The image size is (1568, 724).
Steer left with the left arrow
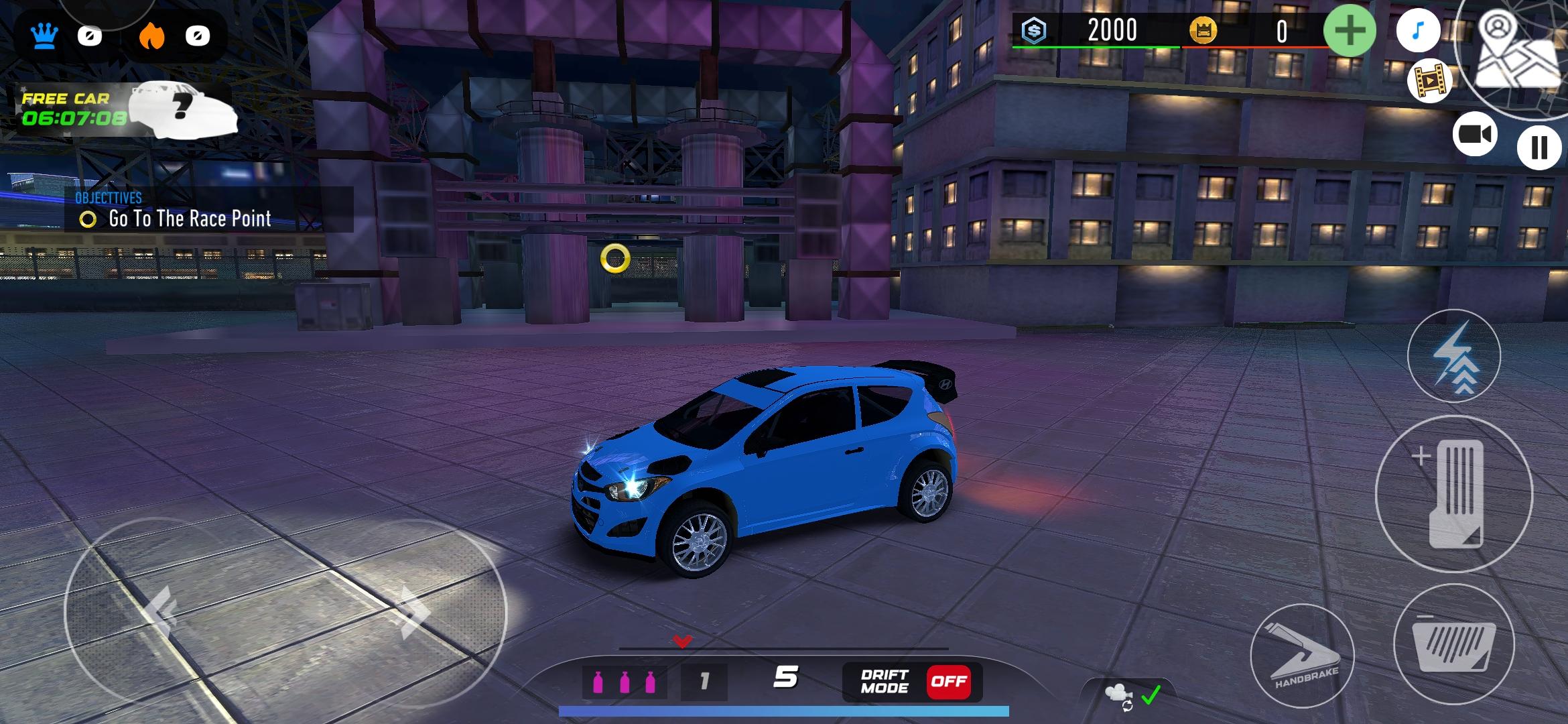click(161, 611)
